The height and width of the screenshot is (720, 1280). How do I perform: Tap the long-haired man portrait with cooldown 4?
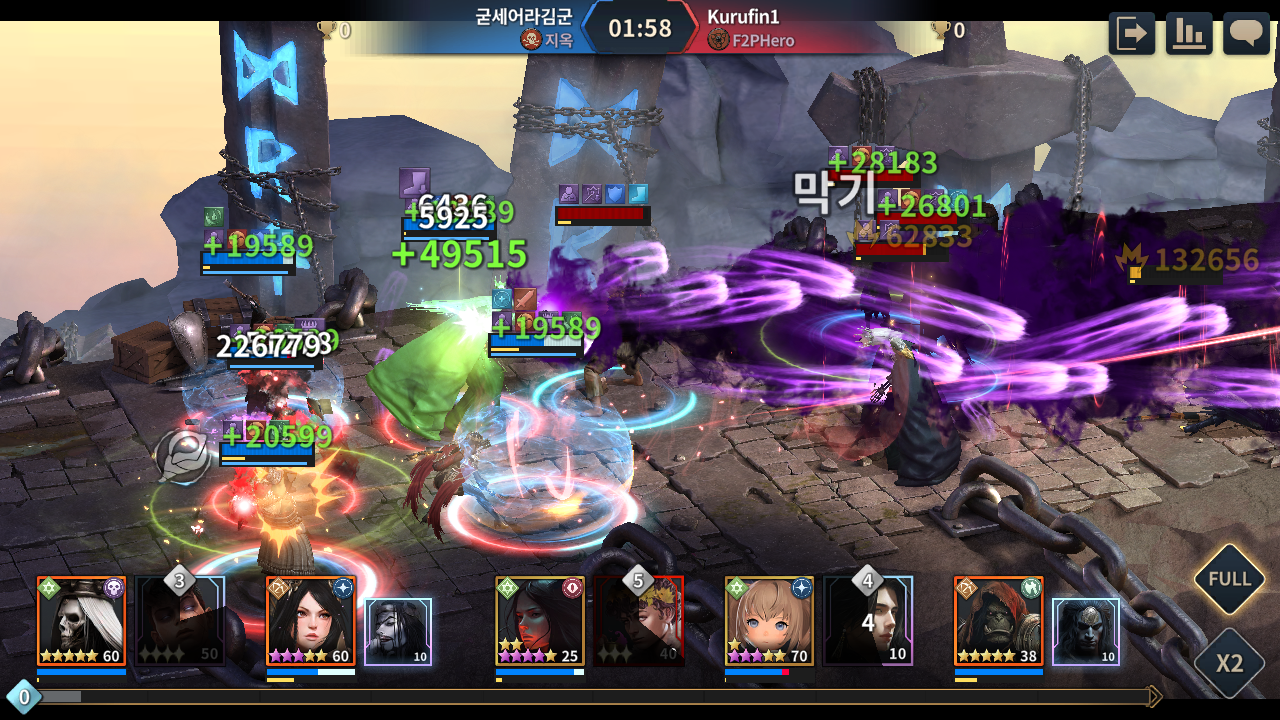[x=868, y=622]
